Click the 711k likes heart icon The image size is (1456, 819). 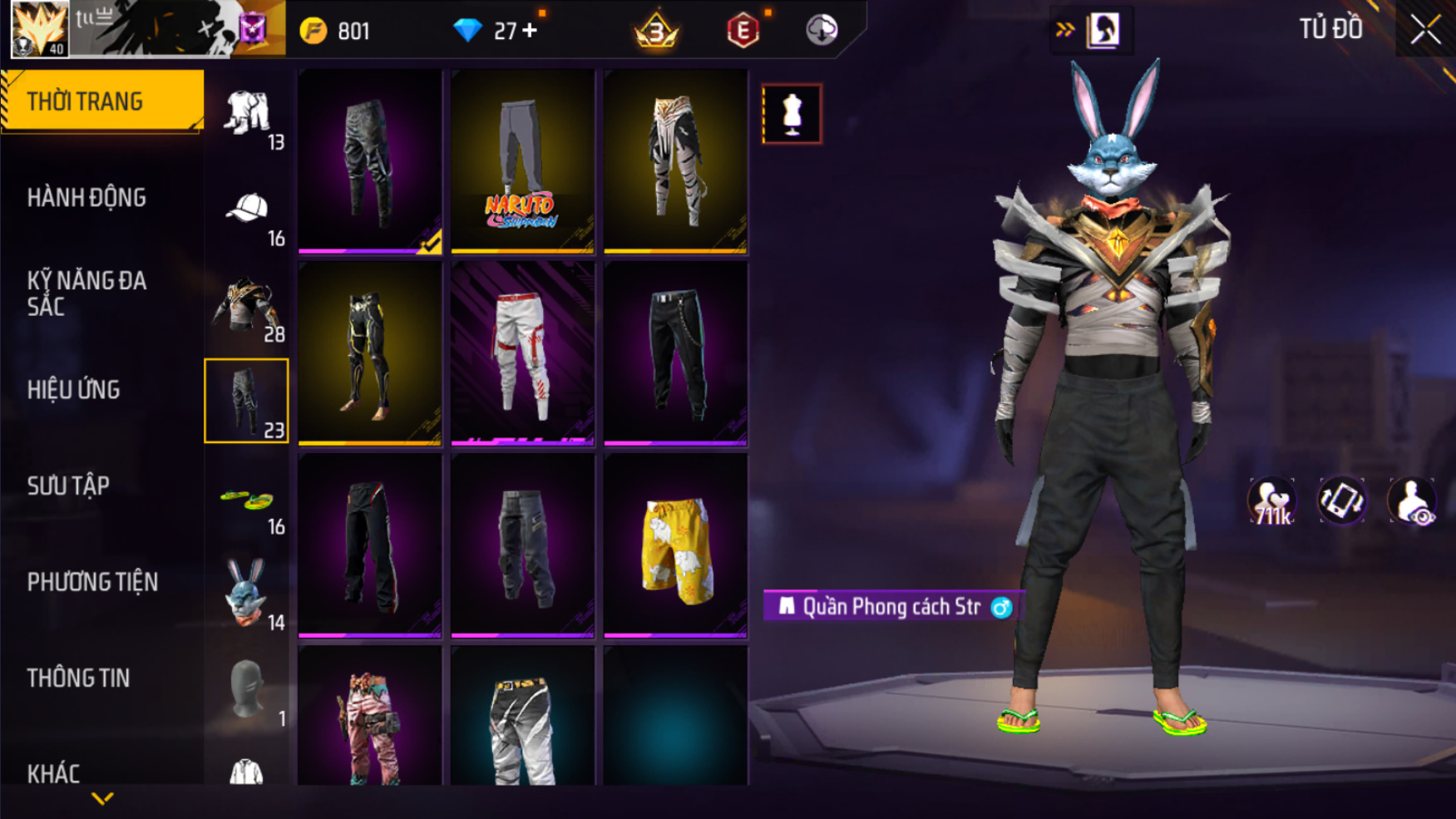click(x=1271, y=502)
